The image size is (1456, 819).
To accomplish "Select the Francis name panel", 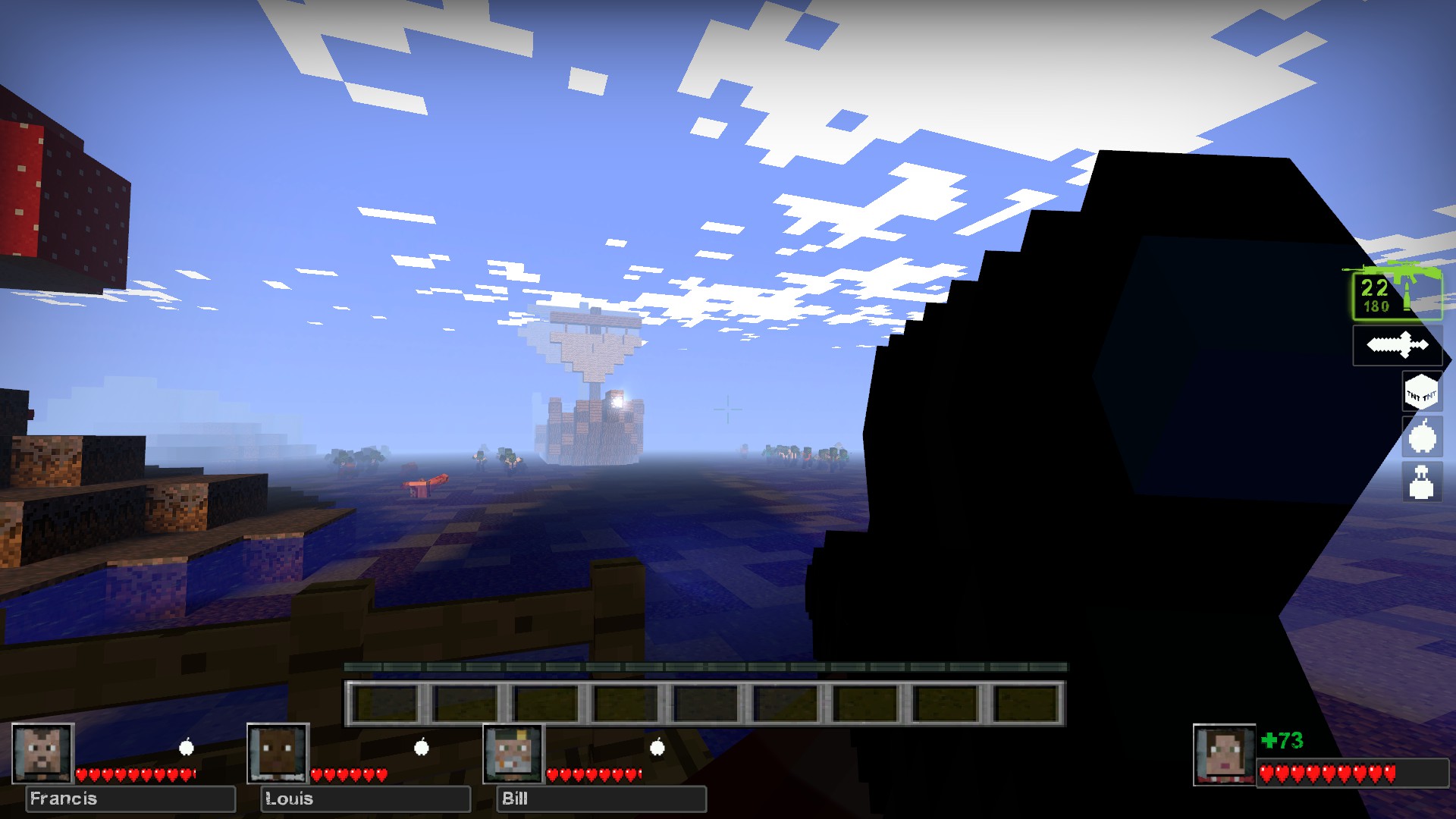I will 130,799.
